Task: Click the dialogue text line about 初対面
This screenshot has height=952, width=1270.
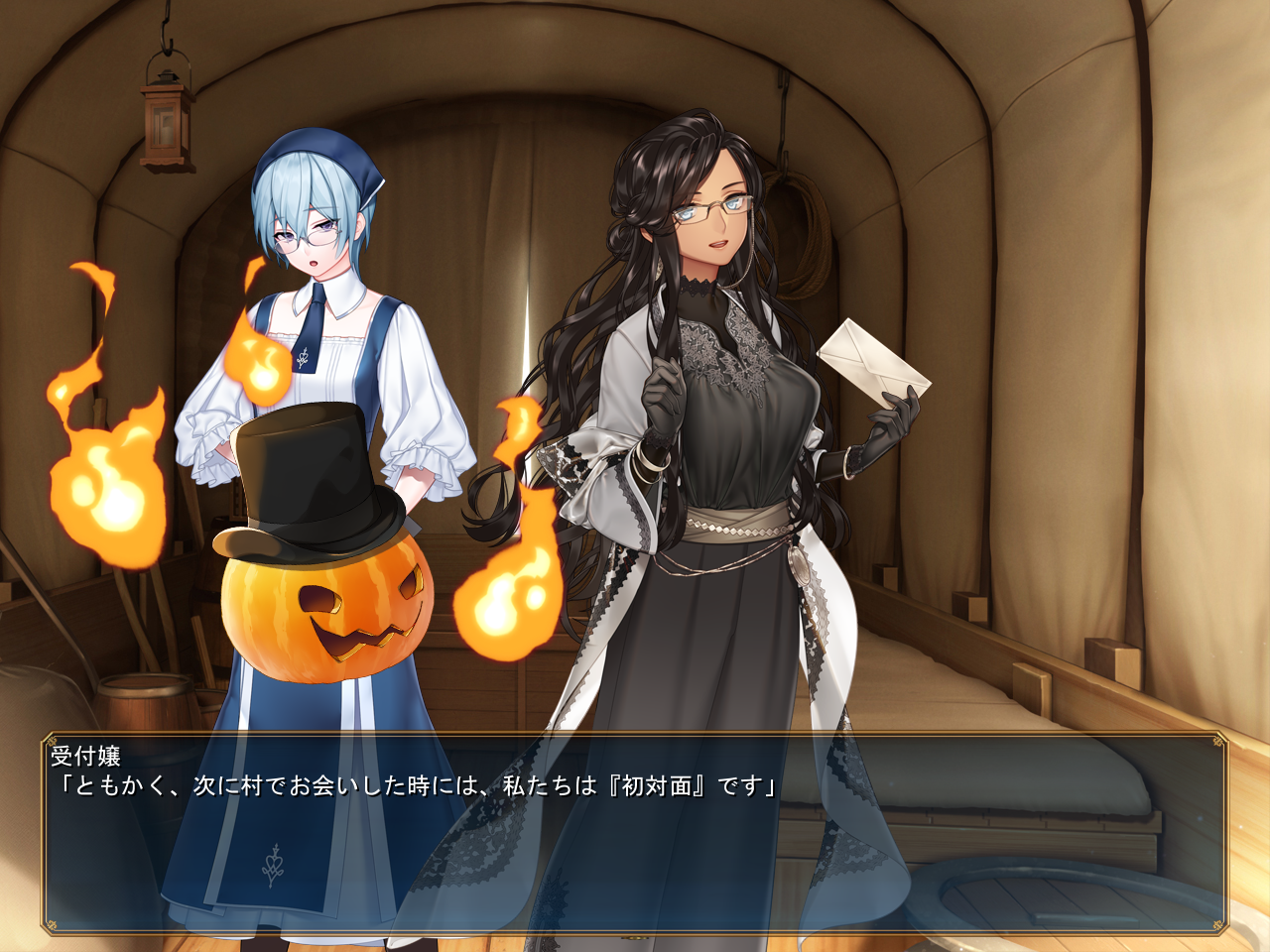Action: tap(417, 786)
